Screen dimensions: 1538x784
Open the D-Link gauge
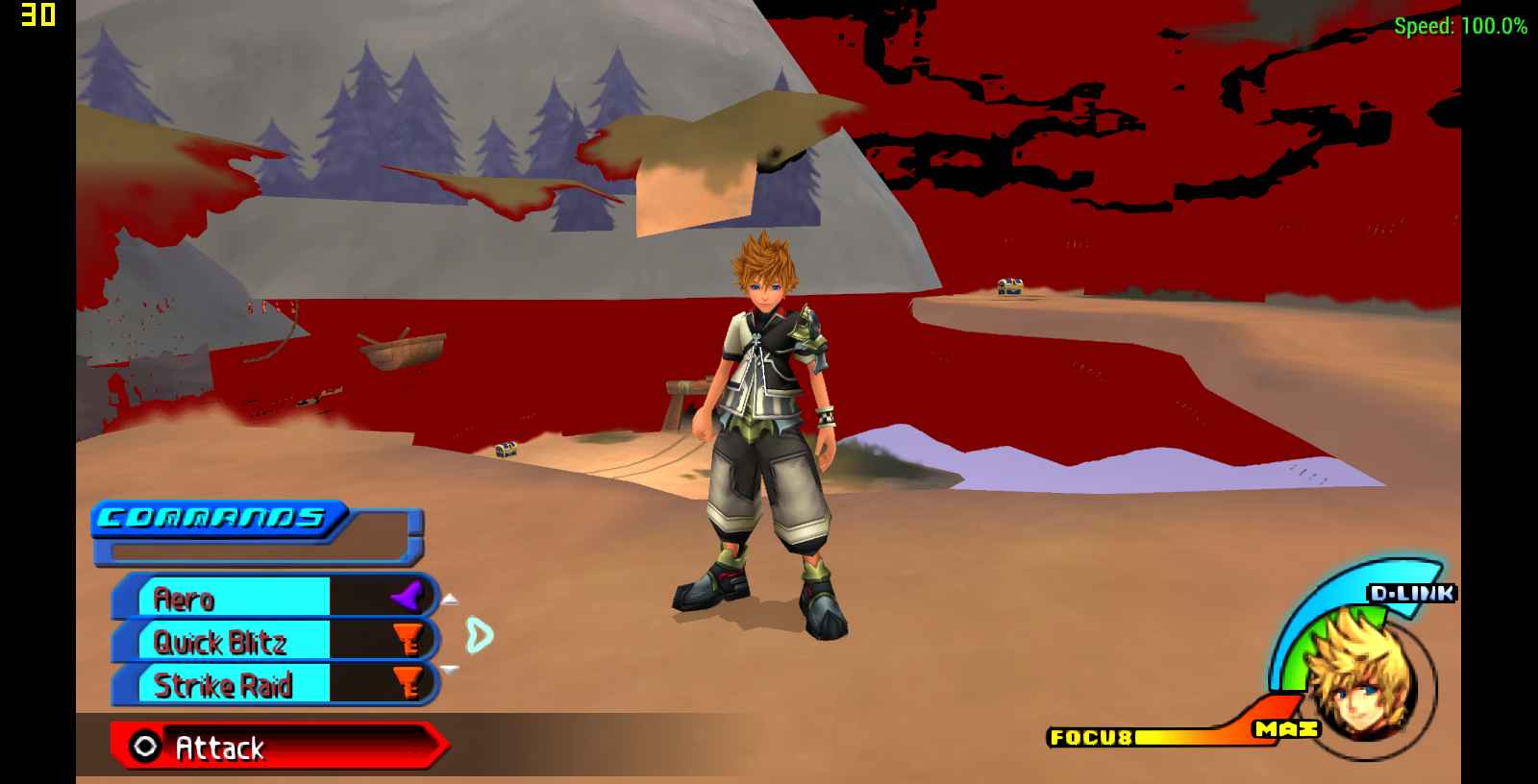click(1411, 593)
